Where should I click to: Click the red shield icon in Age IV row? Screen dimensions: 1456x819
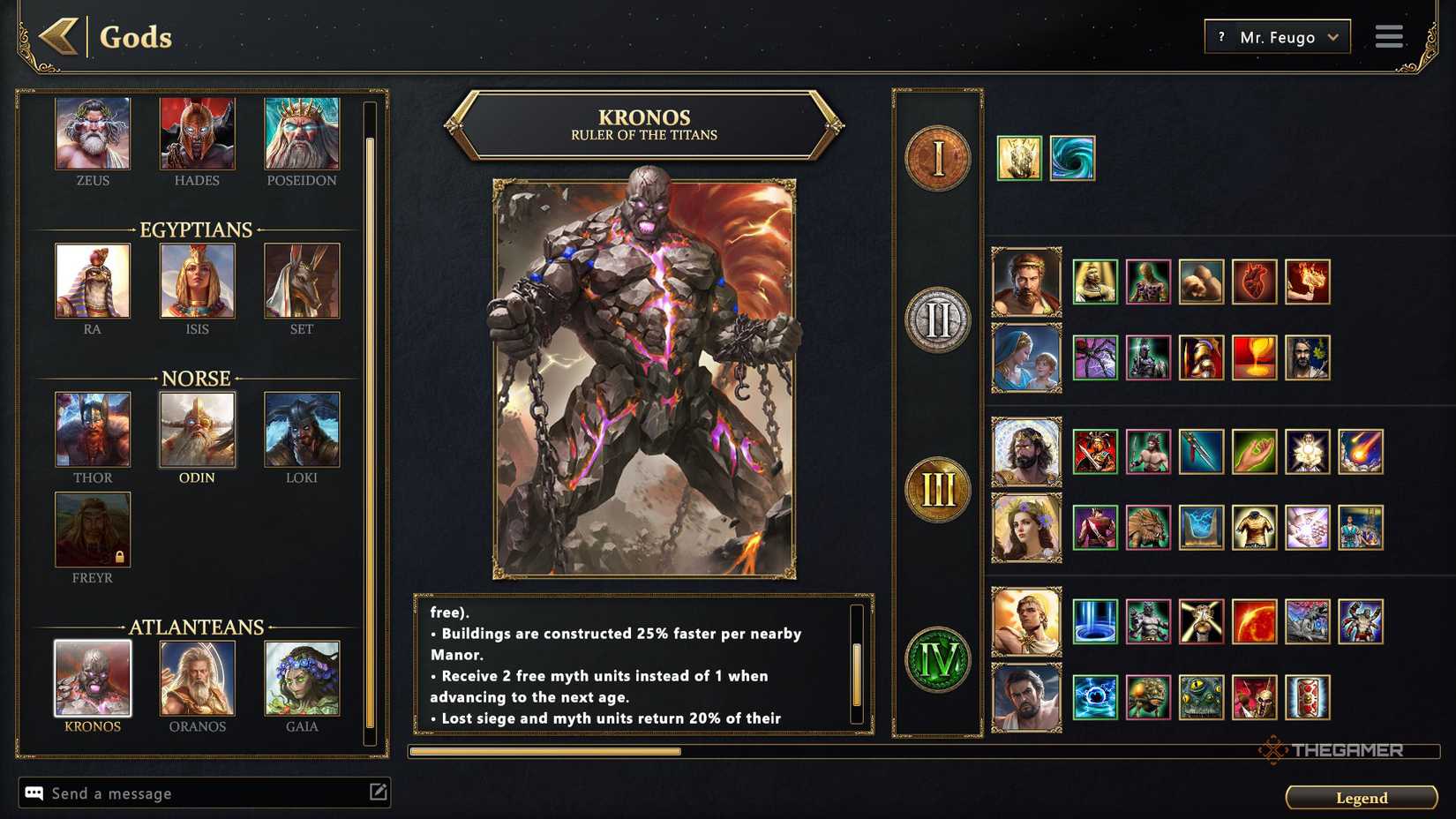pyautogui.click(x=1309, y=696)
